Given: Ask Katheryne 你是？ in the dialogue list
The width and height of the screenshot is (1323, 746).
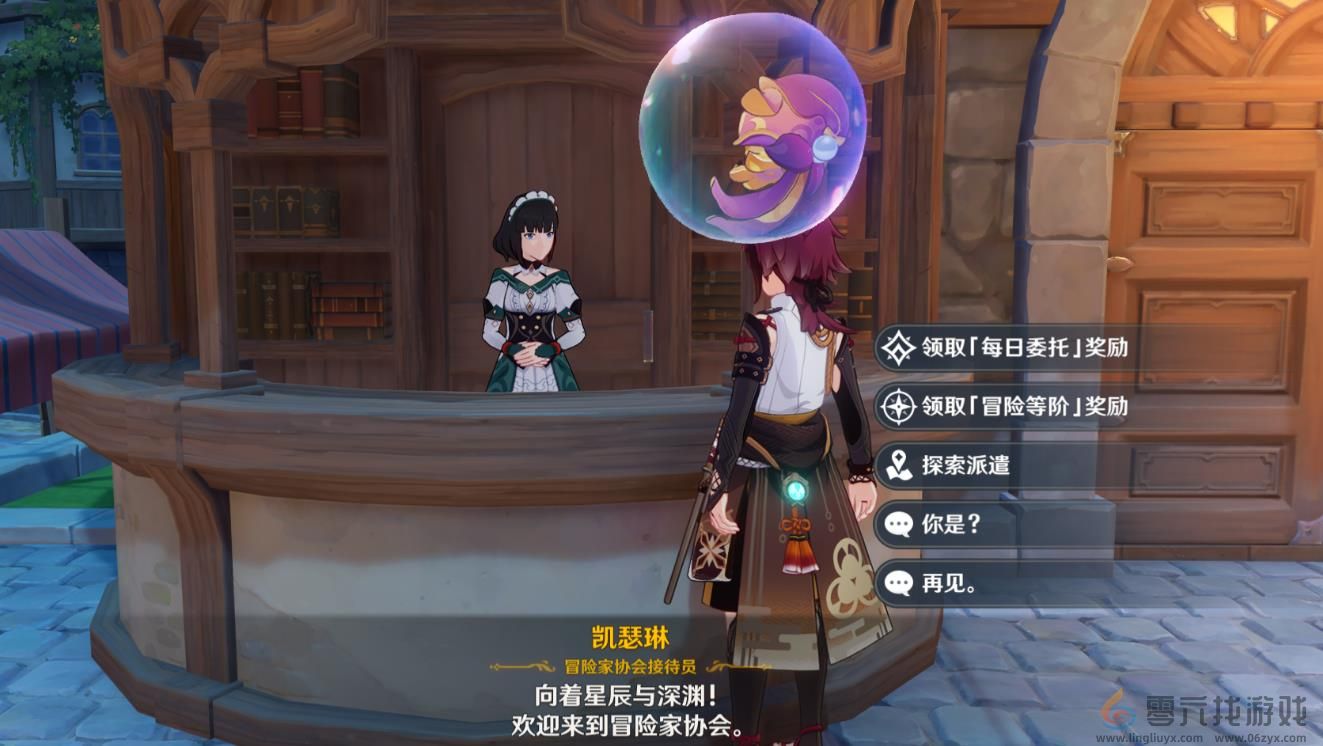Looking at the screenshot, I should (x=948, y=524).
